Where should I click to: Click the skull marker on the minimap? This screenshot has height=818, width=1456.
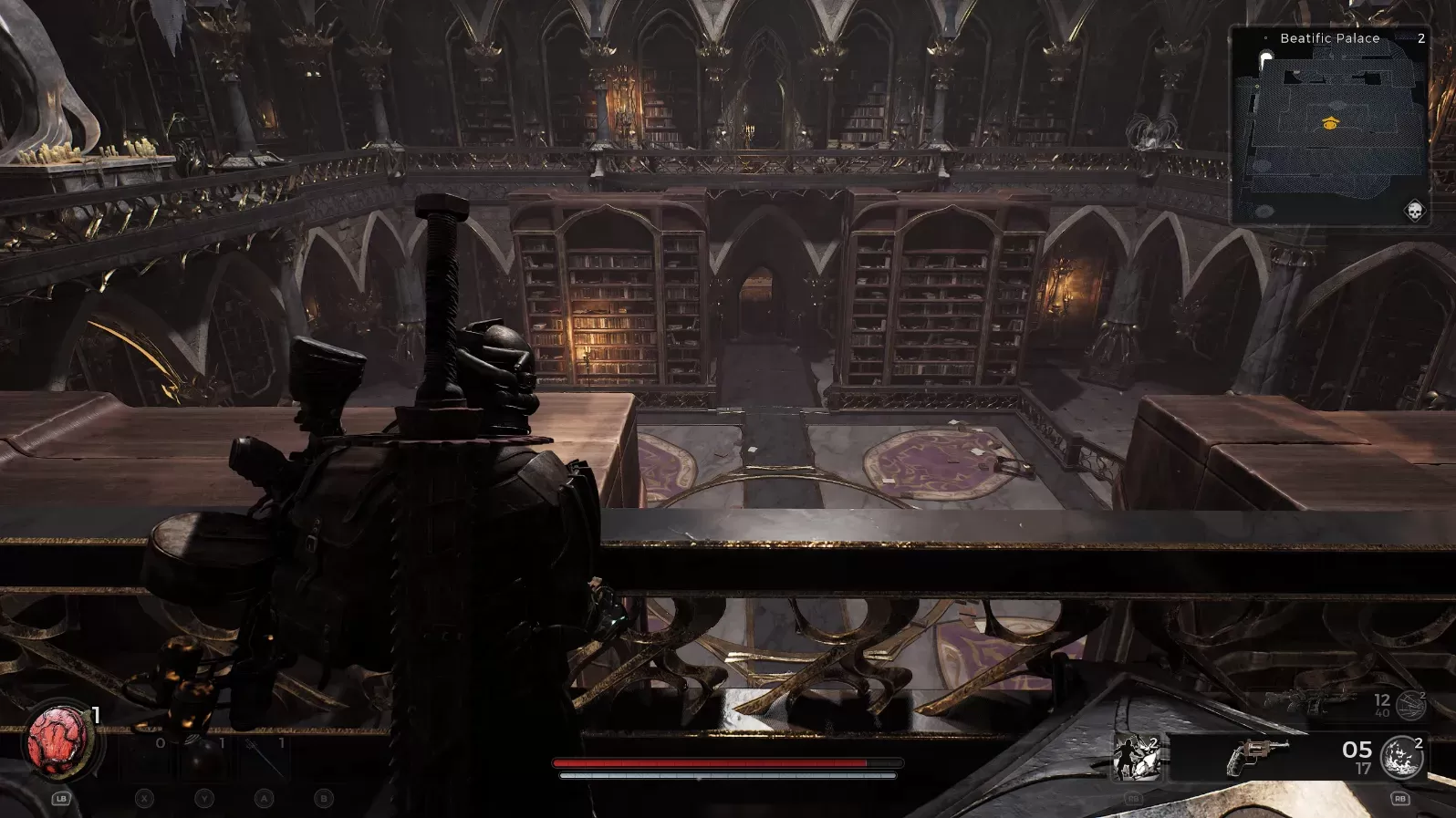[1414, 212]
